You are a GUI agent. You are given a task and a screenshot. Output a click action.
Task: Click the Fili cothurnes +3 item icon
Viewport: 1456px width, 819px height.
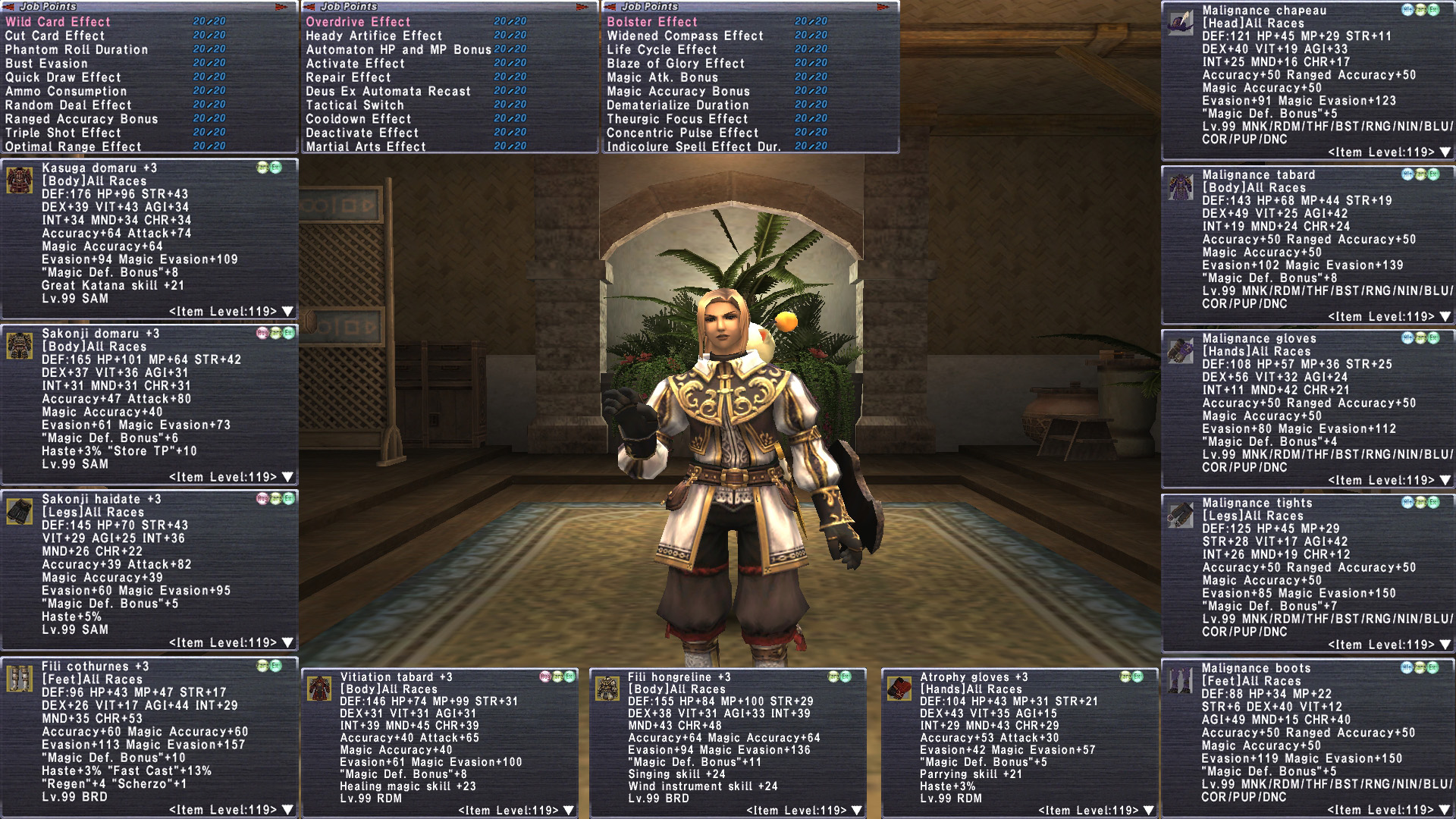20,679
